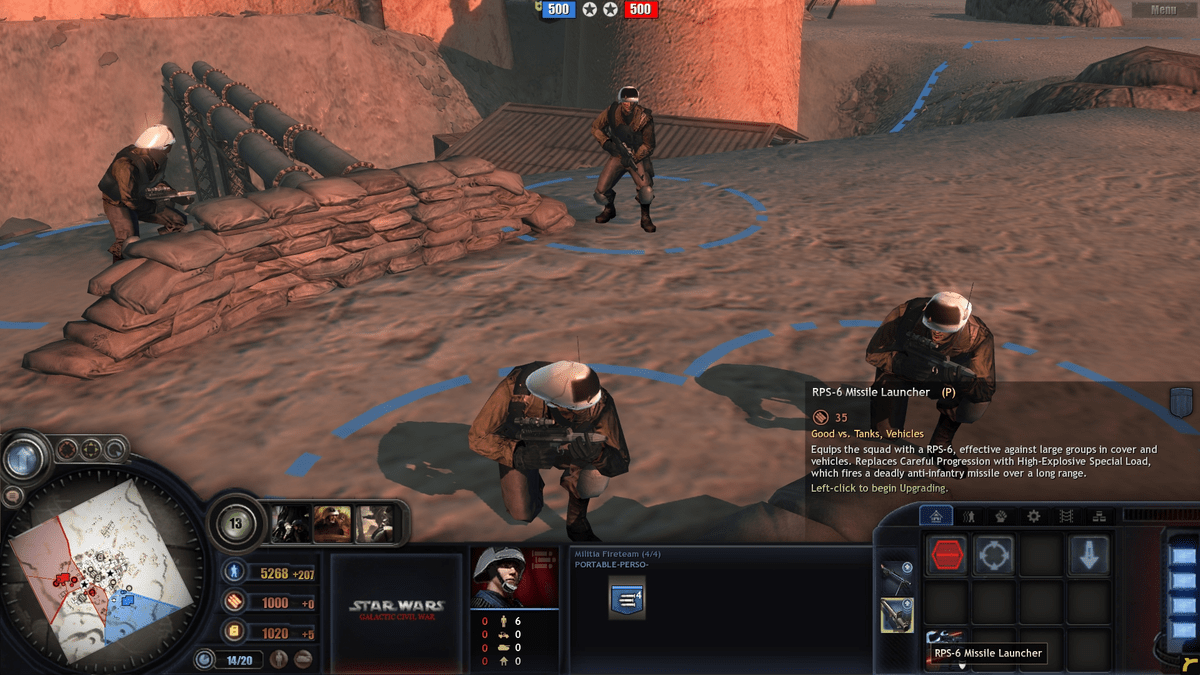The width and height of the screenshot is (1200, 675).
Task: Open the infantry figures command tab
Action: (x=968, y=516)
